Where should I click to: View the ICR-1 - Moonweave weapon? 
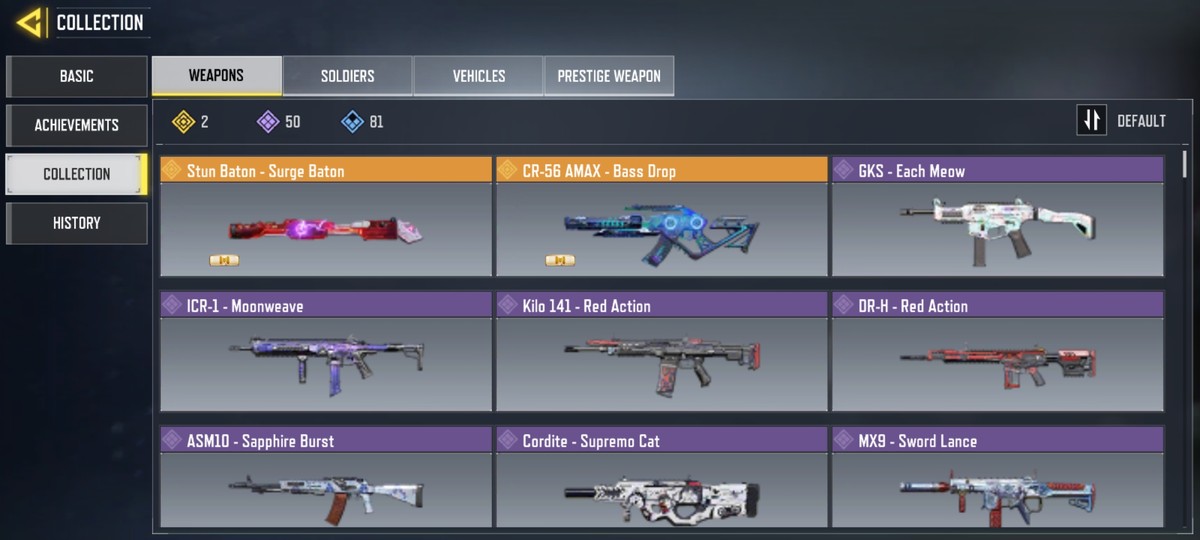coord(326,352)
